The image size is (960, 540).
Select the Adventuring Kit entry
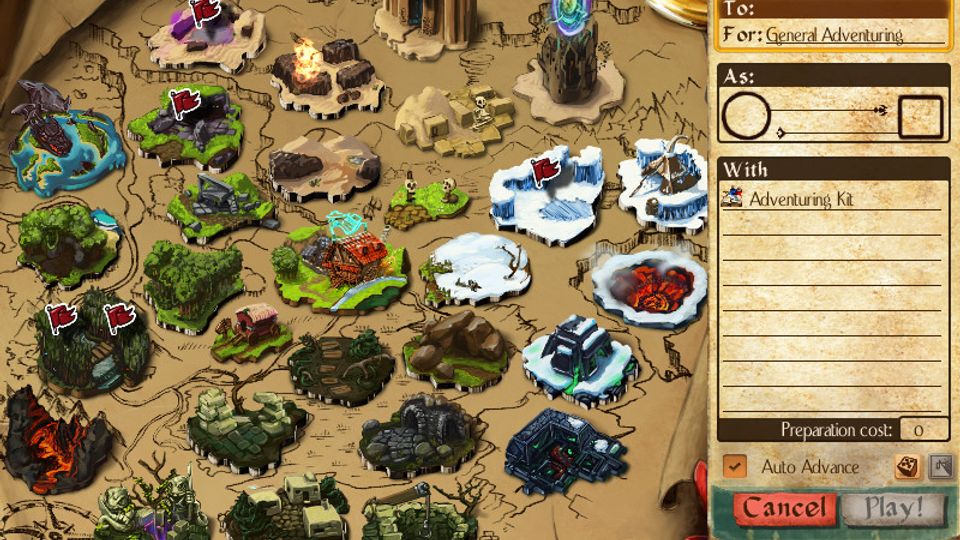click(803, 199)
